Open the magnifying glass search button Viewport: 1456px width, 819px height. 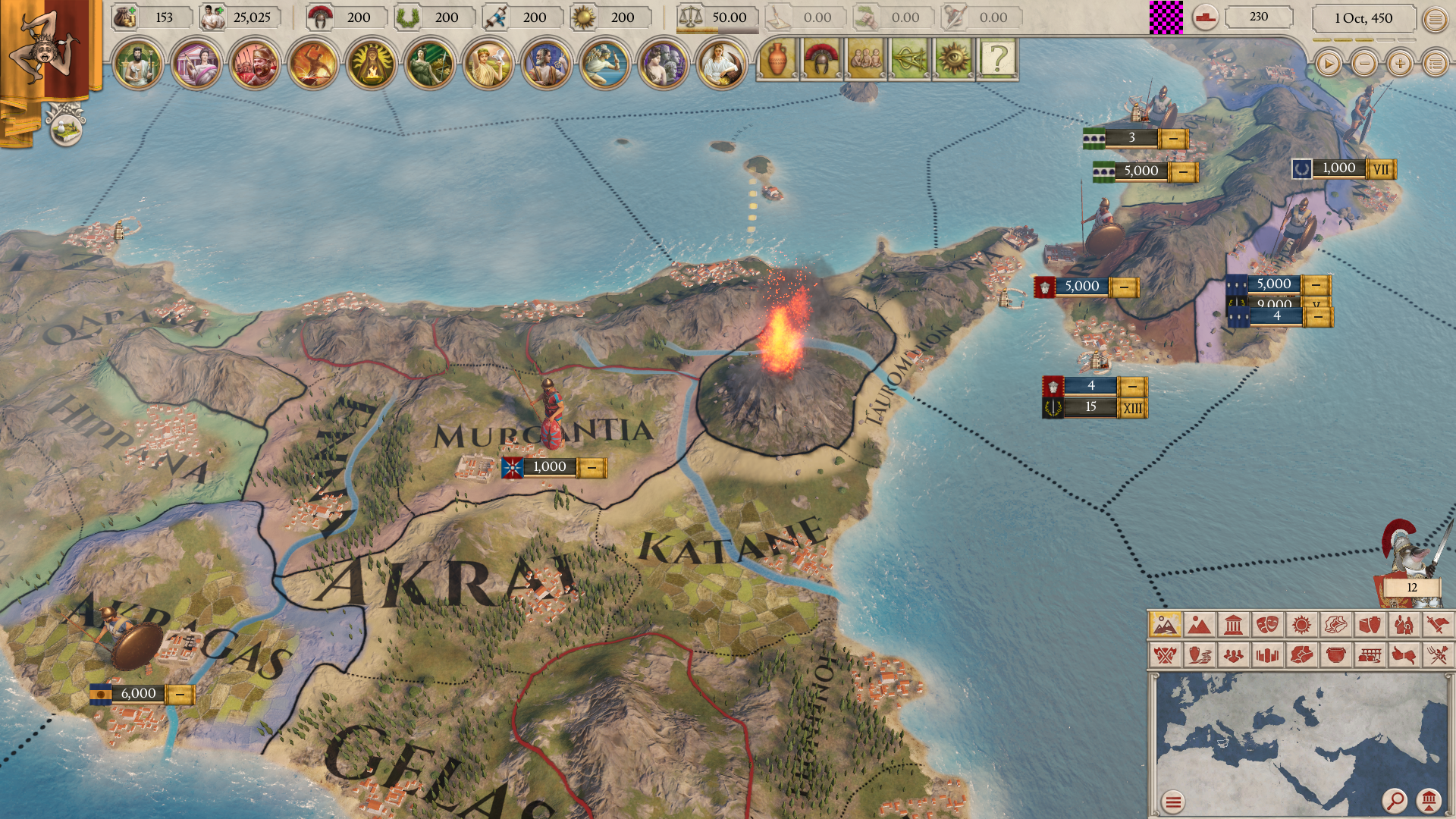pos(1394,800)
